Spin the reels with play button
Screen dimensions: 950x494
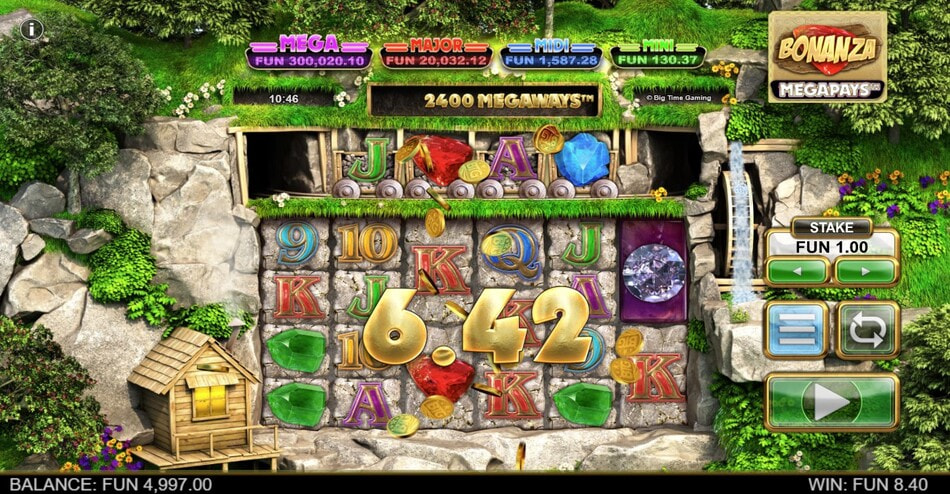(832, 402)
